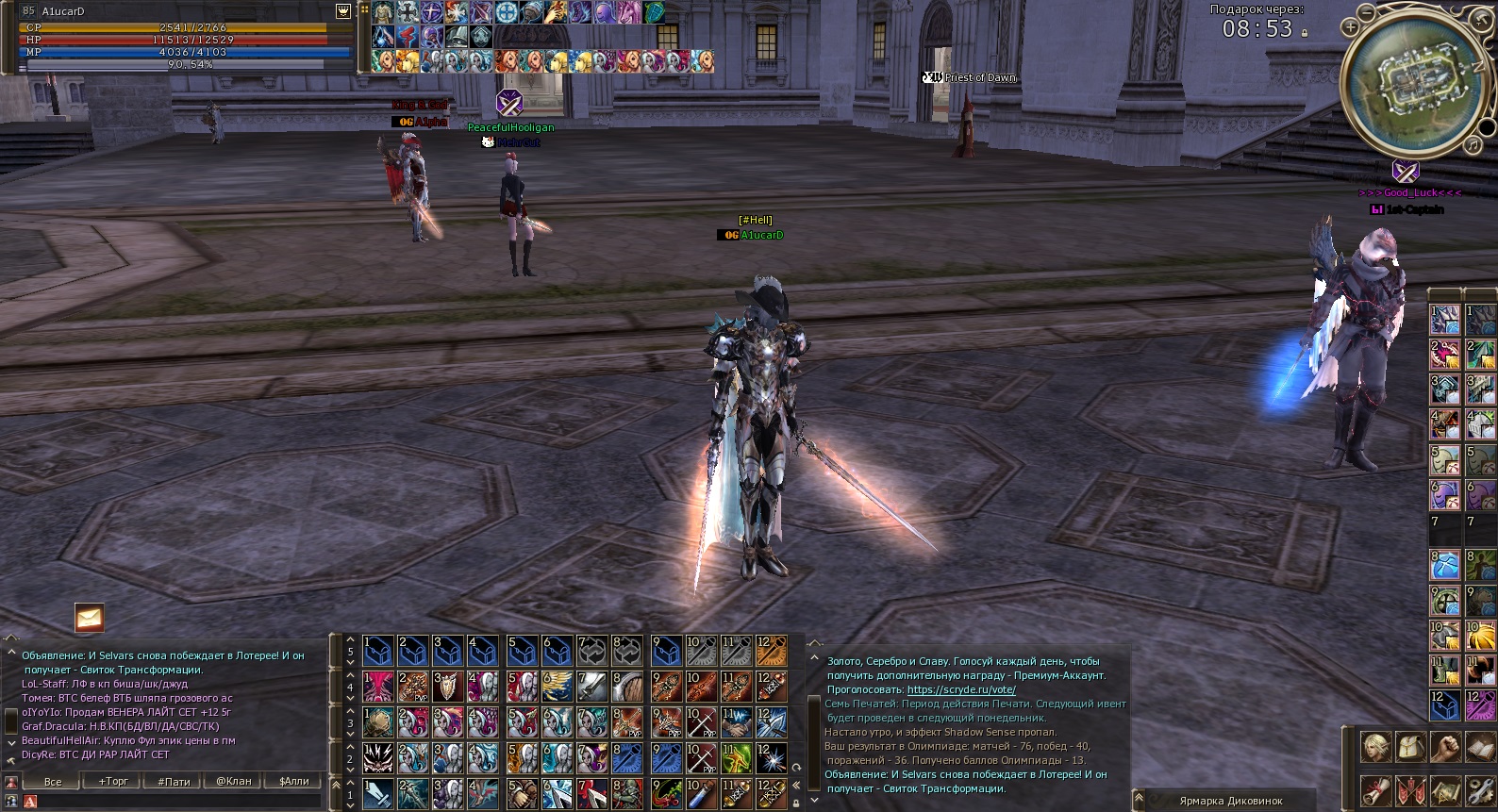
Task: Open the inventory bag icon
Action: point(1410,747)
